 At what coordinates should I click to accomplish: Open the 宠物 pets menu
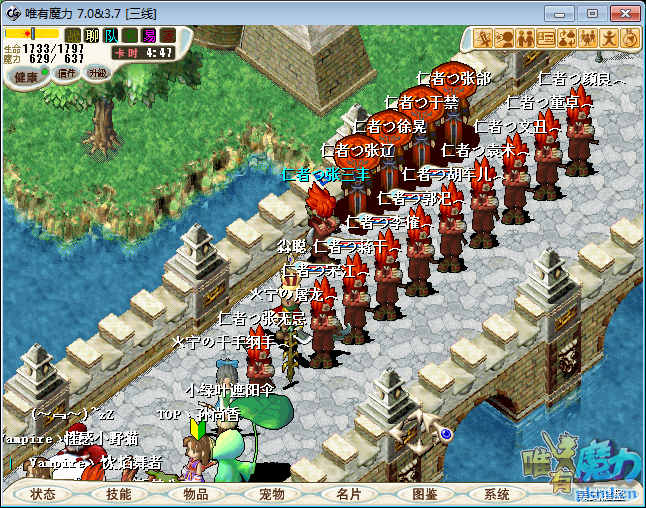pyautogui.click(x=272, y=494)
